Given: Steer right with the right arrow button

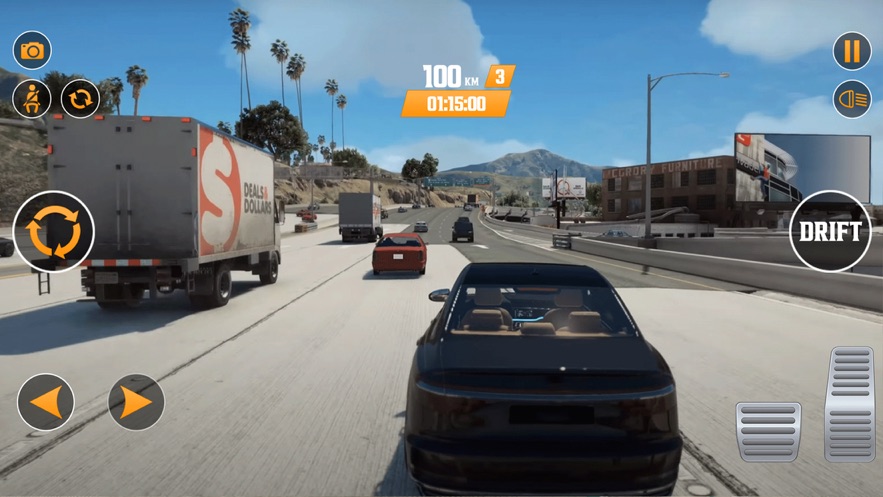Looking at the screenshot, I should (x=135, y=402).
